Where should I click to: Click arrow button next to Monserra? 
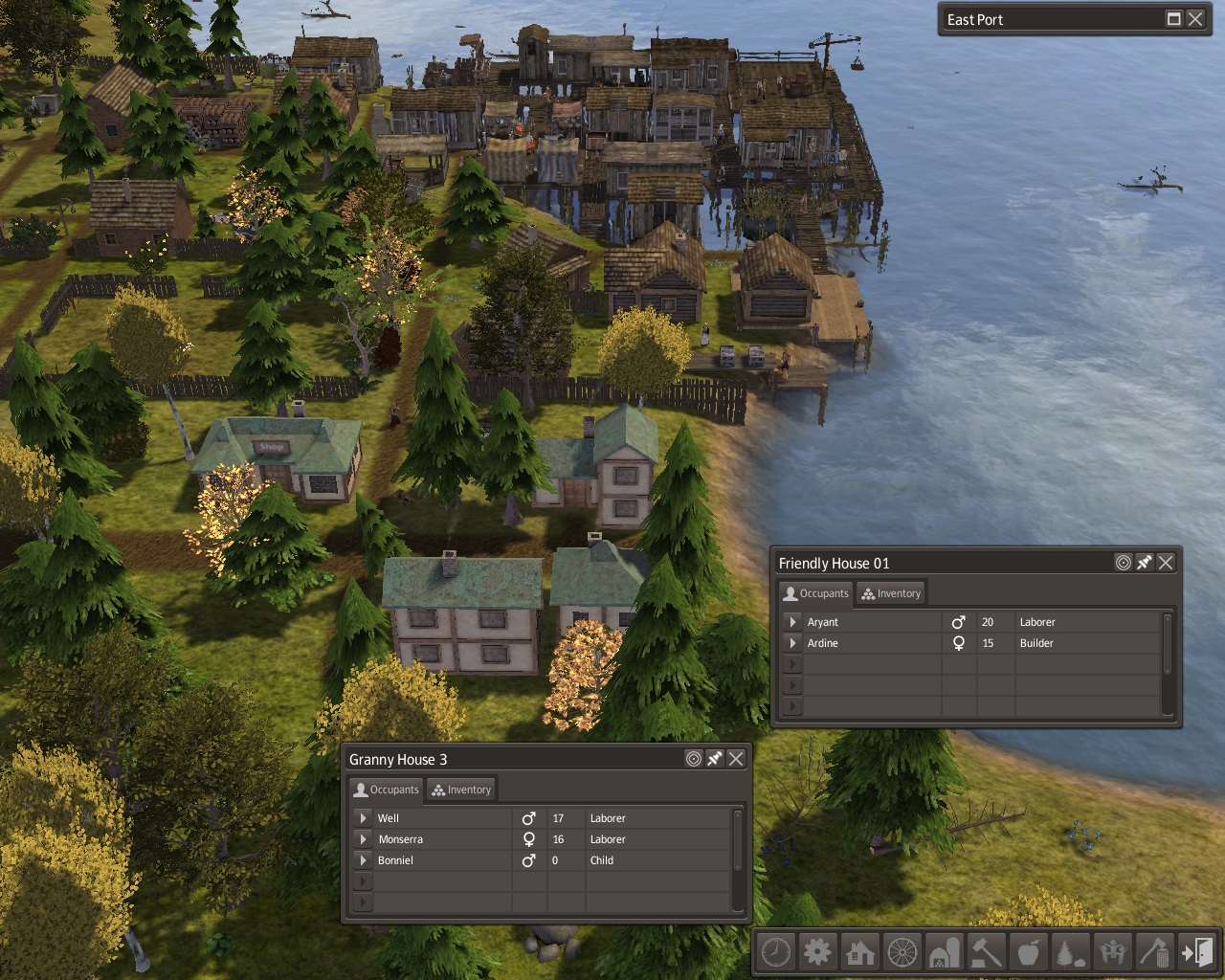(x=363, y=839)
